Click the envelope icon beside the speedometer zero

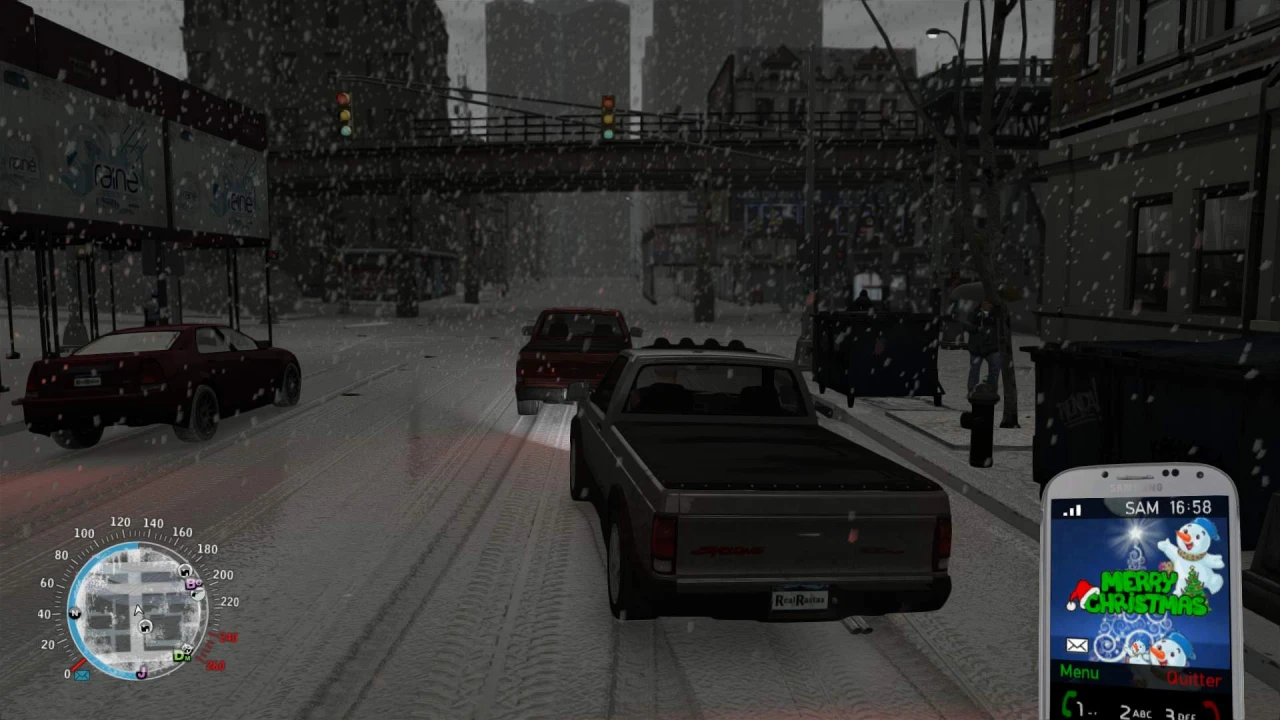tap(80, 675)
